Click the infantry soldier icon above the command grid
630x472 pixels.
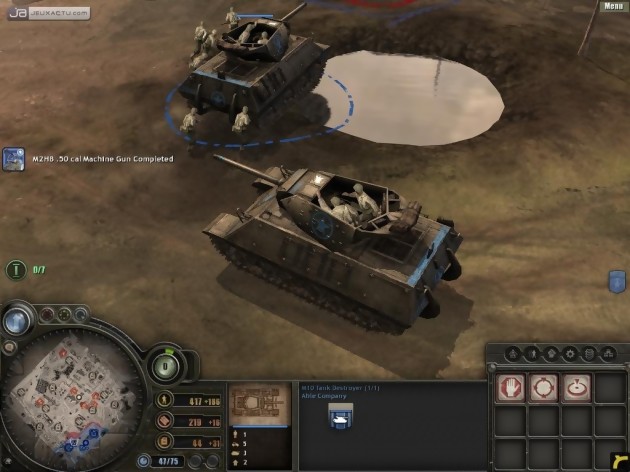(x=532, y=353)
